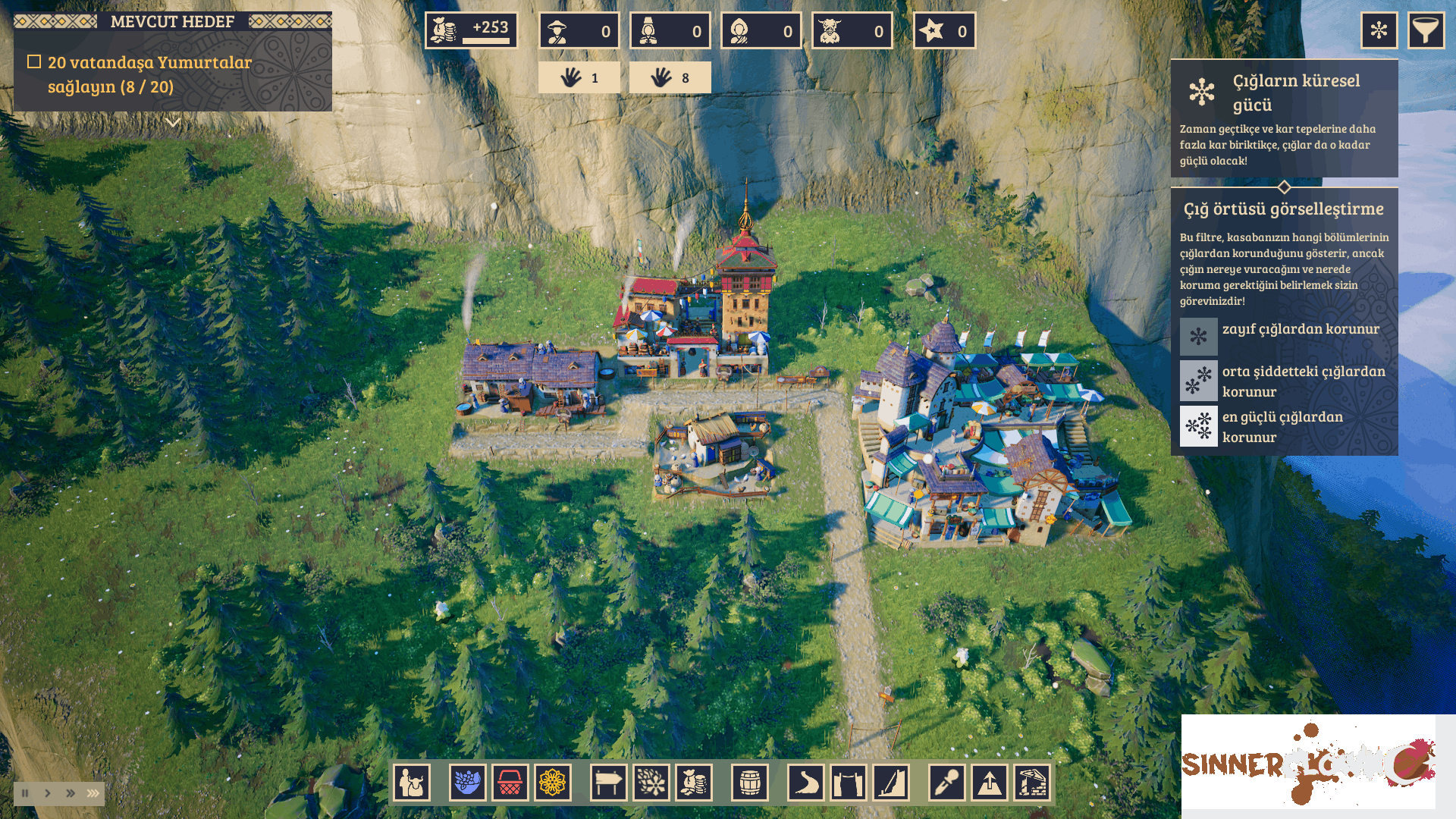1456x819 pixels.
Task: Set game to double-arrow fast speed
Action: coord(71,793)
